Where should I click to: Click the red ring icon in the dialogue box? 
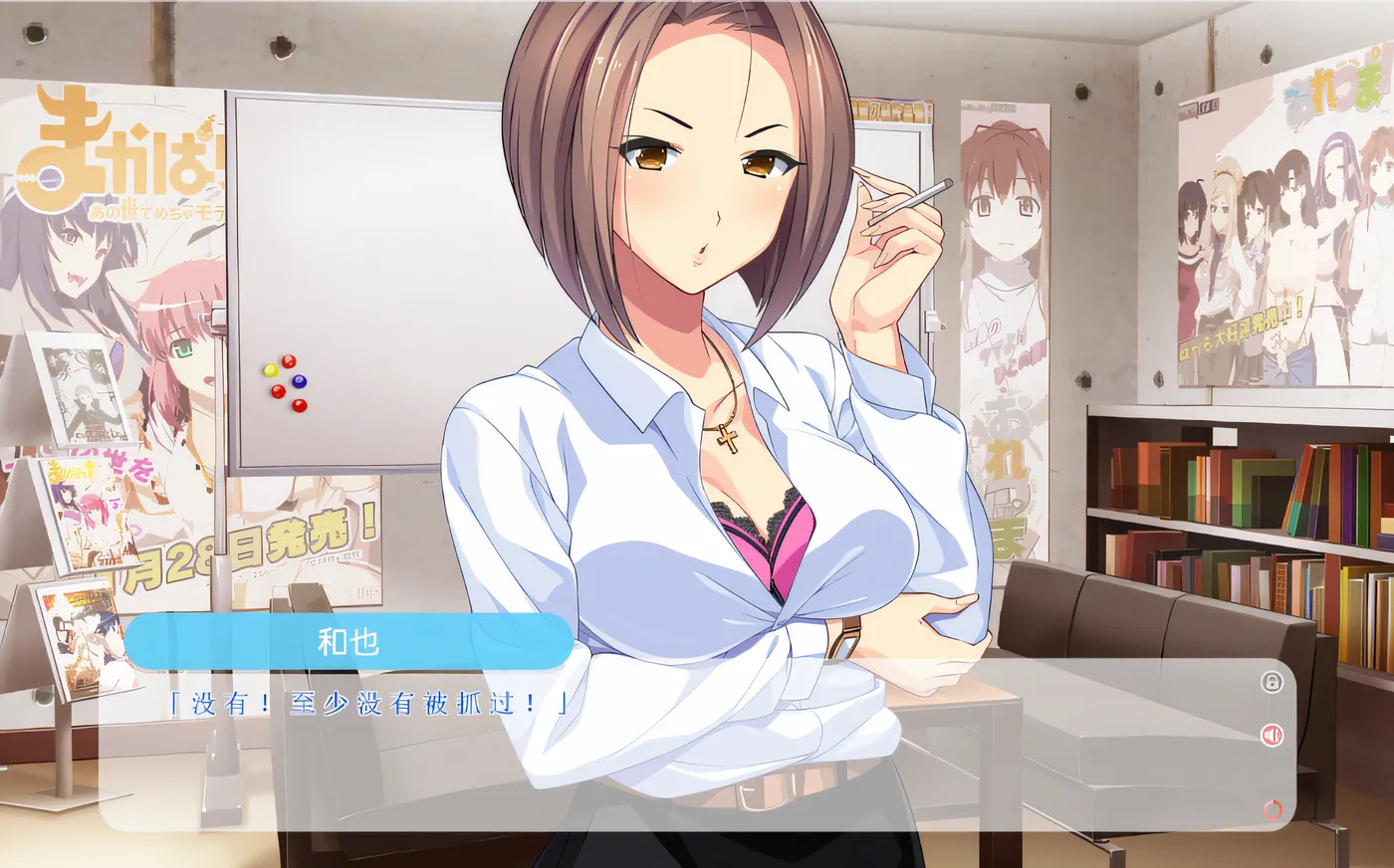(1272, 809)
